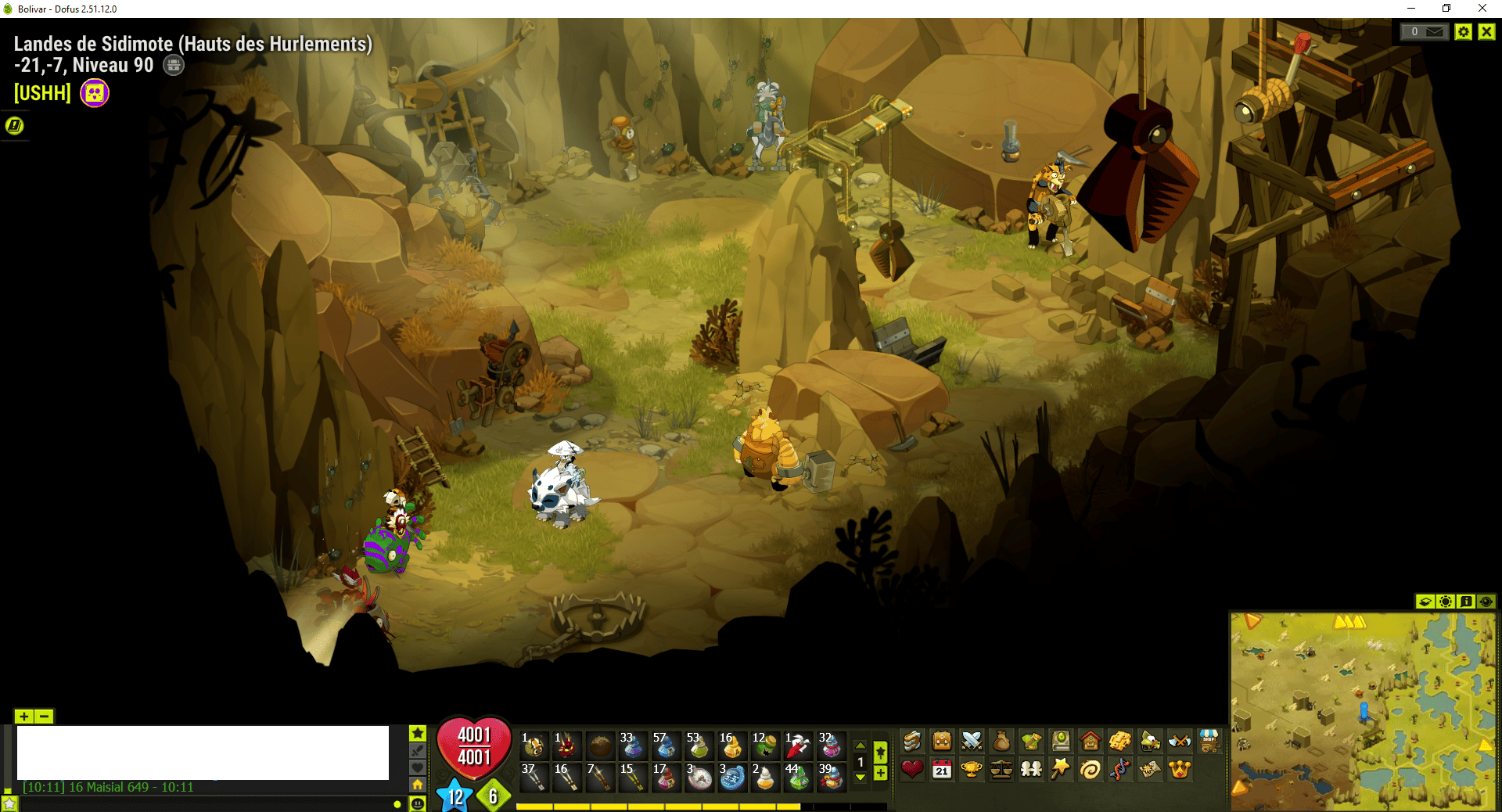Open the red-roofed house haven-bag icon
The height and width of the screenshot is (812, 1502).
click(x=1091, y=741)
